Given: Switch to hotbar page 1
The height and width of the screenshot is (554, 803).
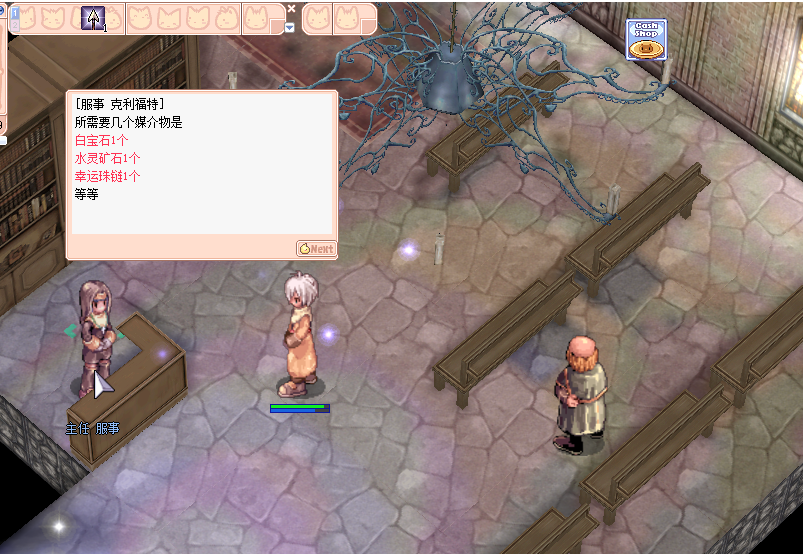Looking at the screenshot, I should 15,12.
